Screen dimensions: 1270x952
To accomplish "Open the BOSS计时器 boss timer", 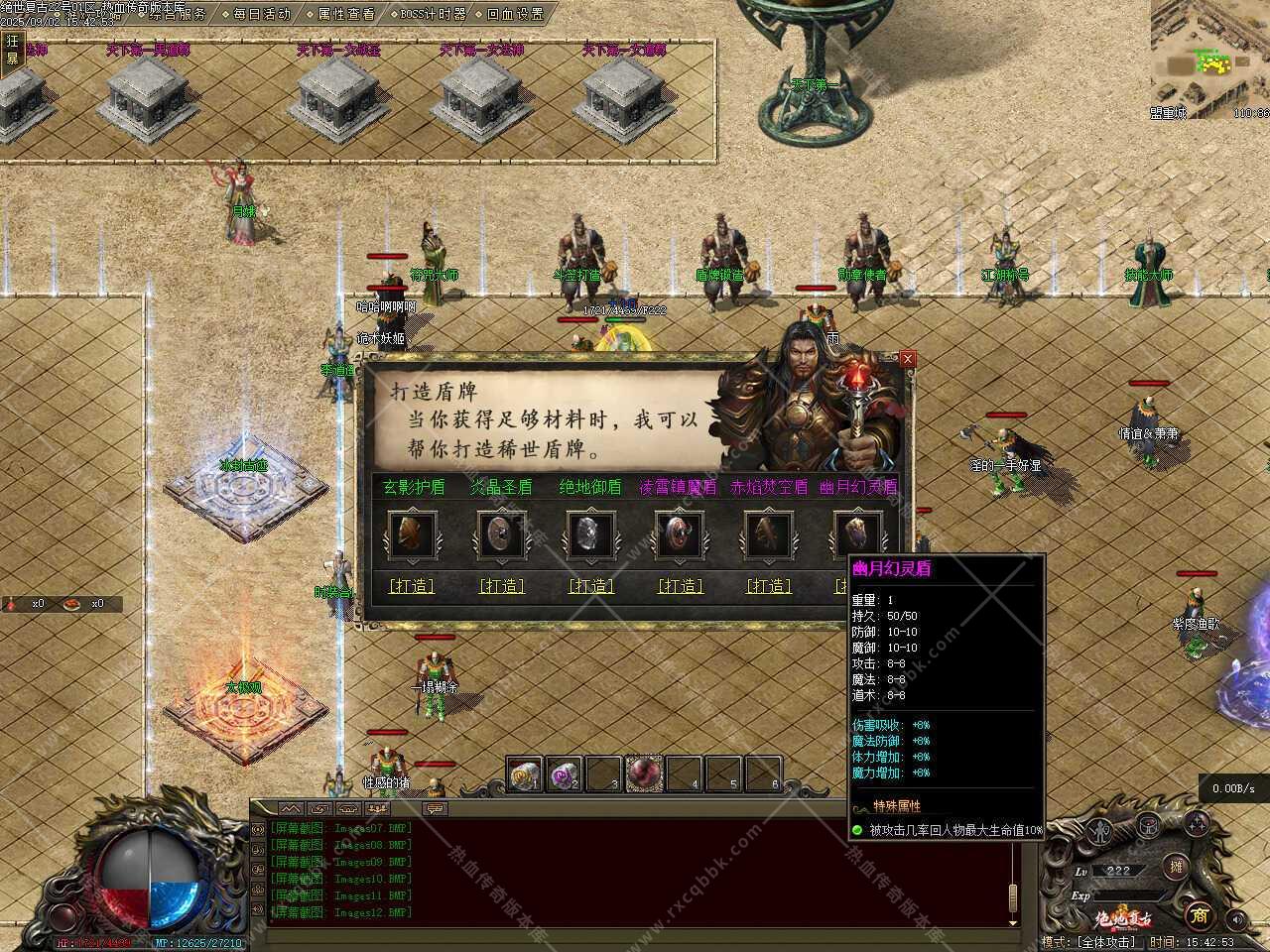I will coord(427,14).
